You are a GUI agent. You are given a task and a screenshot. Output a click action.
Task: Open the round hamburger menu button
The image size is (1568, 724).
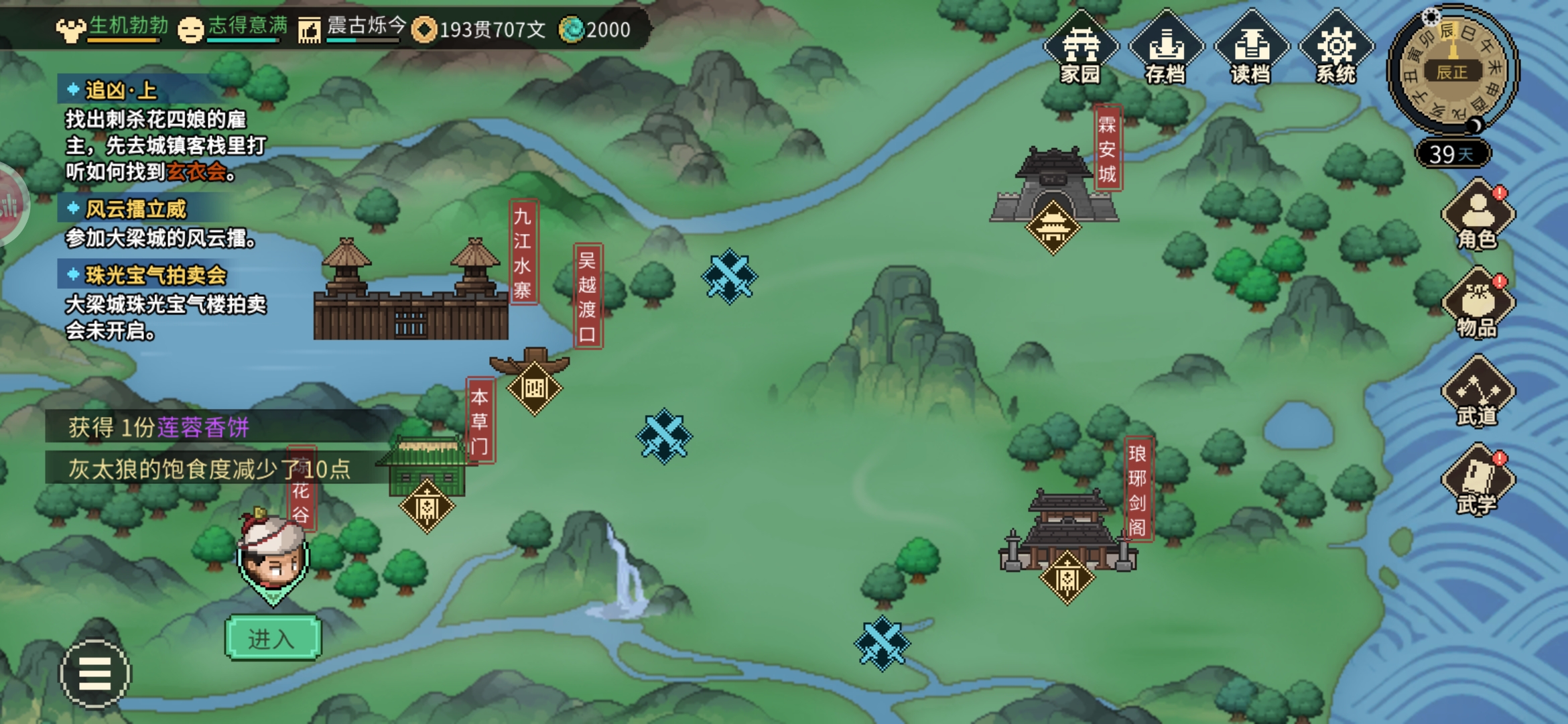click(95, 673)
